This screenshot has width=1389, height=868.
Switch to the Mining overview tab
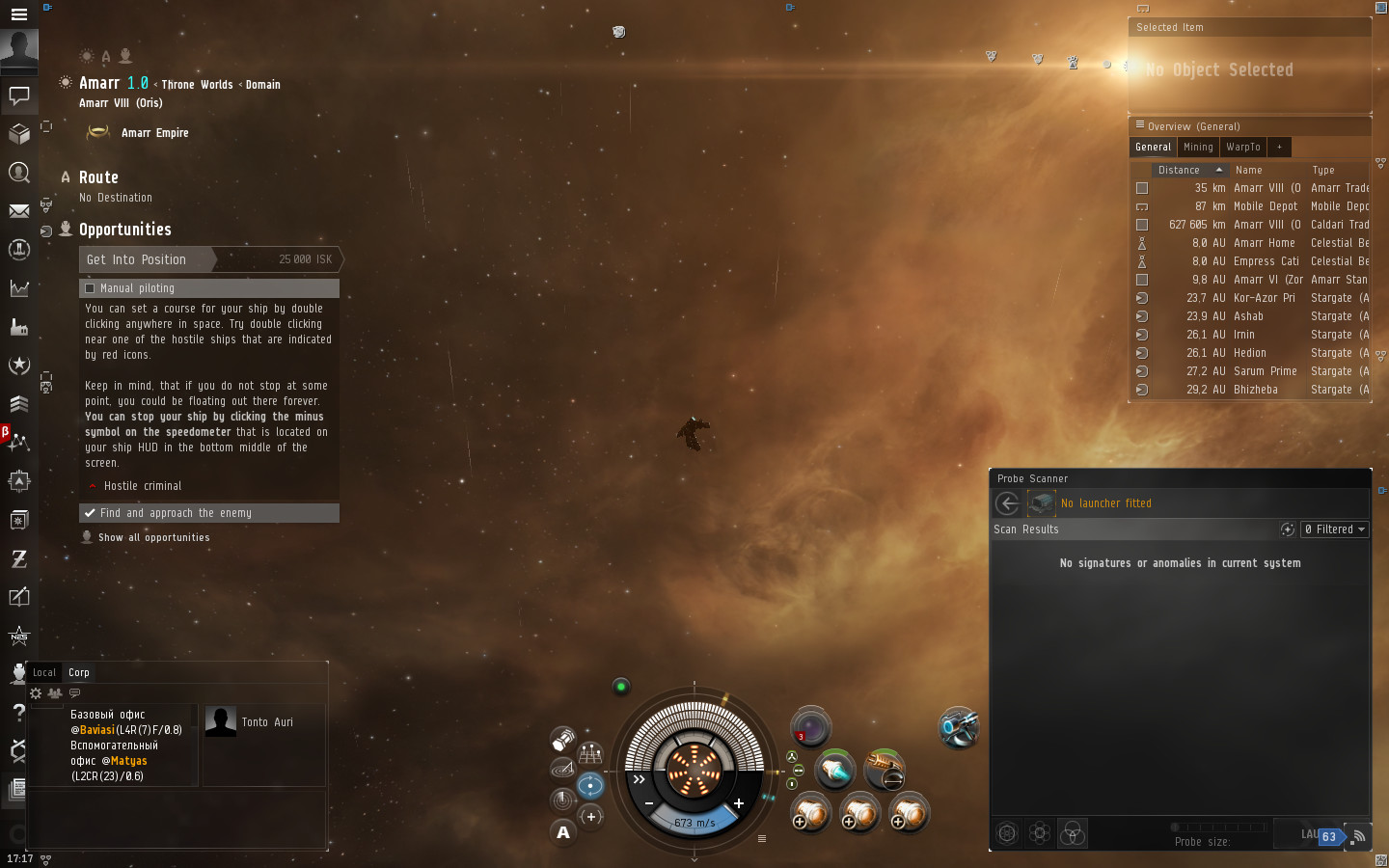(x=1198, y=148)
